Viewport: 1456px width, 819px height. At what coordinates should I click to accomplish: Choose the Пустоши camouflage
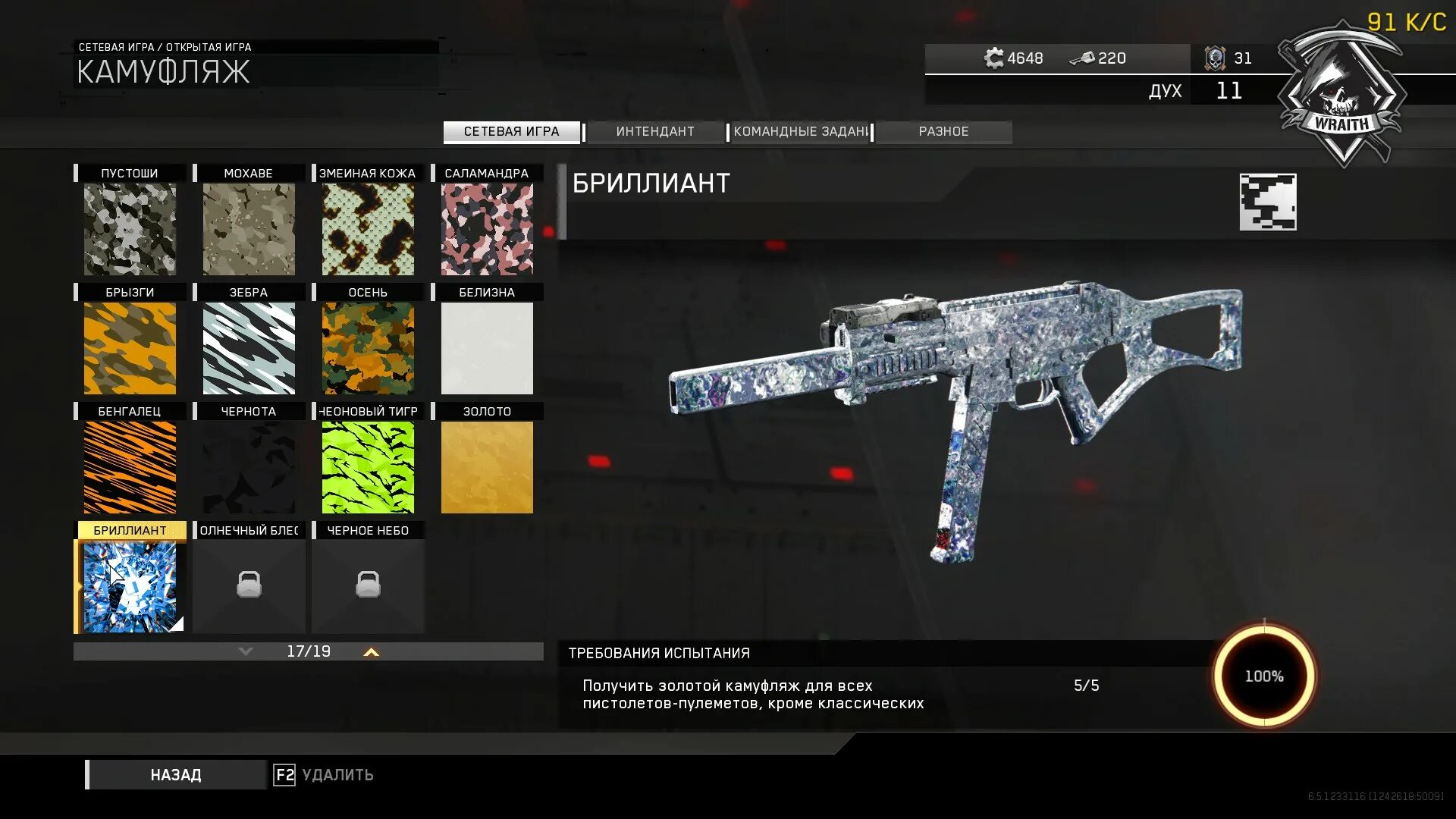click(130, 229)
